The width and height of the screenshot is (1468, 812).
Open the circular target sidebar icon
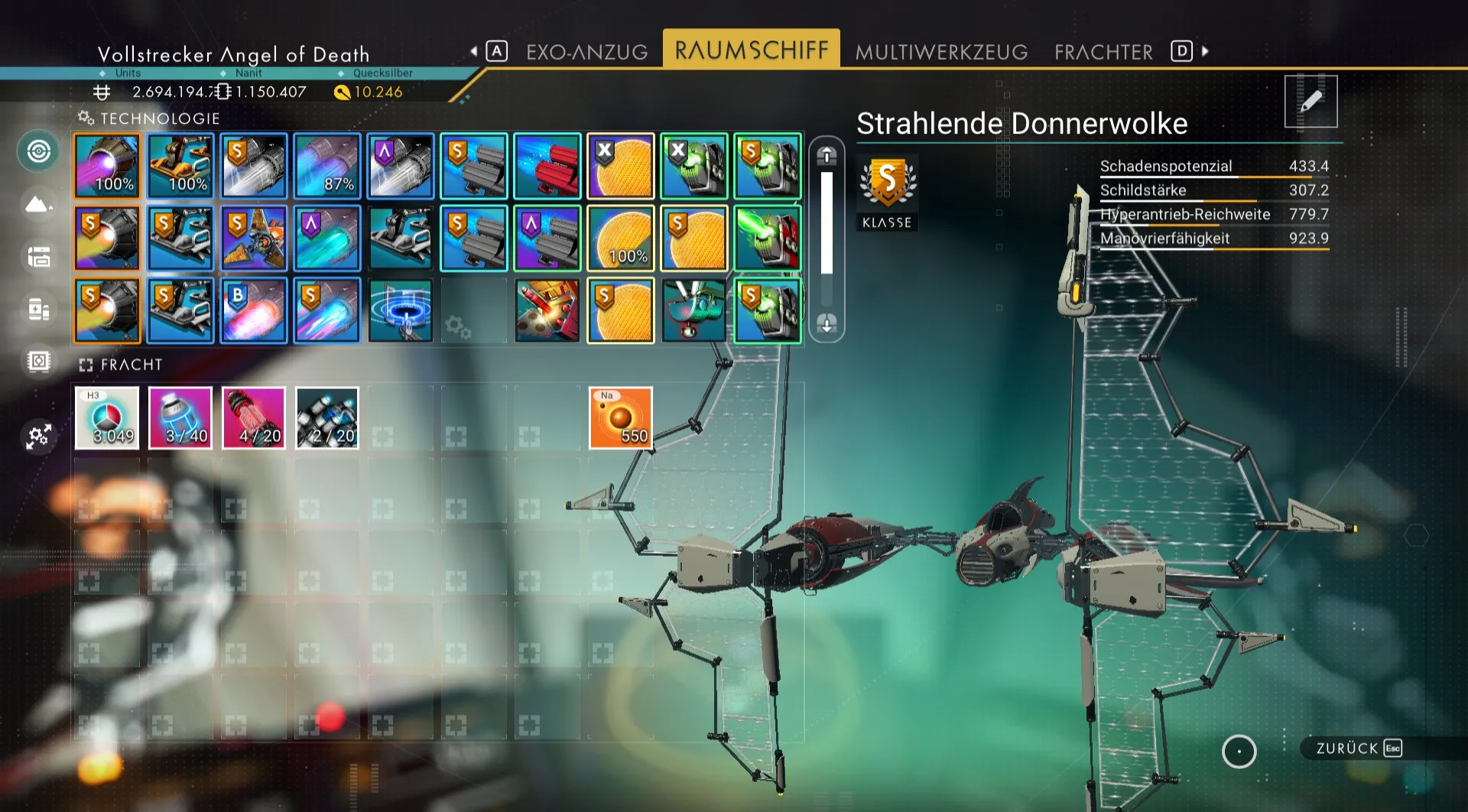click(39, 151)
